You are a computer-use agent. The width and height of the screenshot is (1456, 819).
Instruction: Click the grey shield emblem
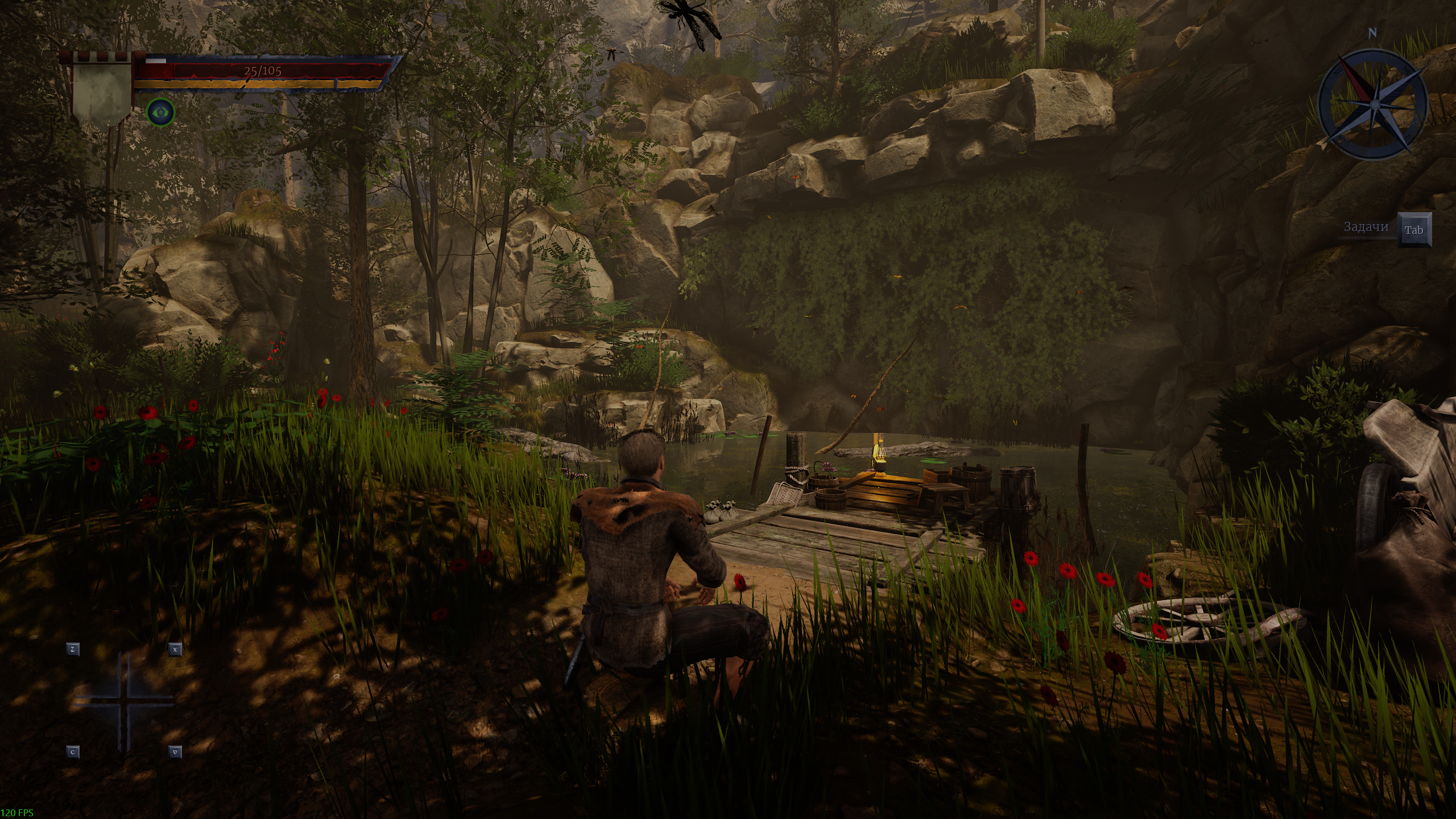[x=102, y=92]
